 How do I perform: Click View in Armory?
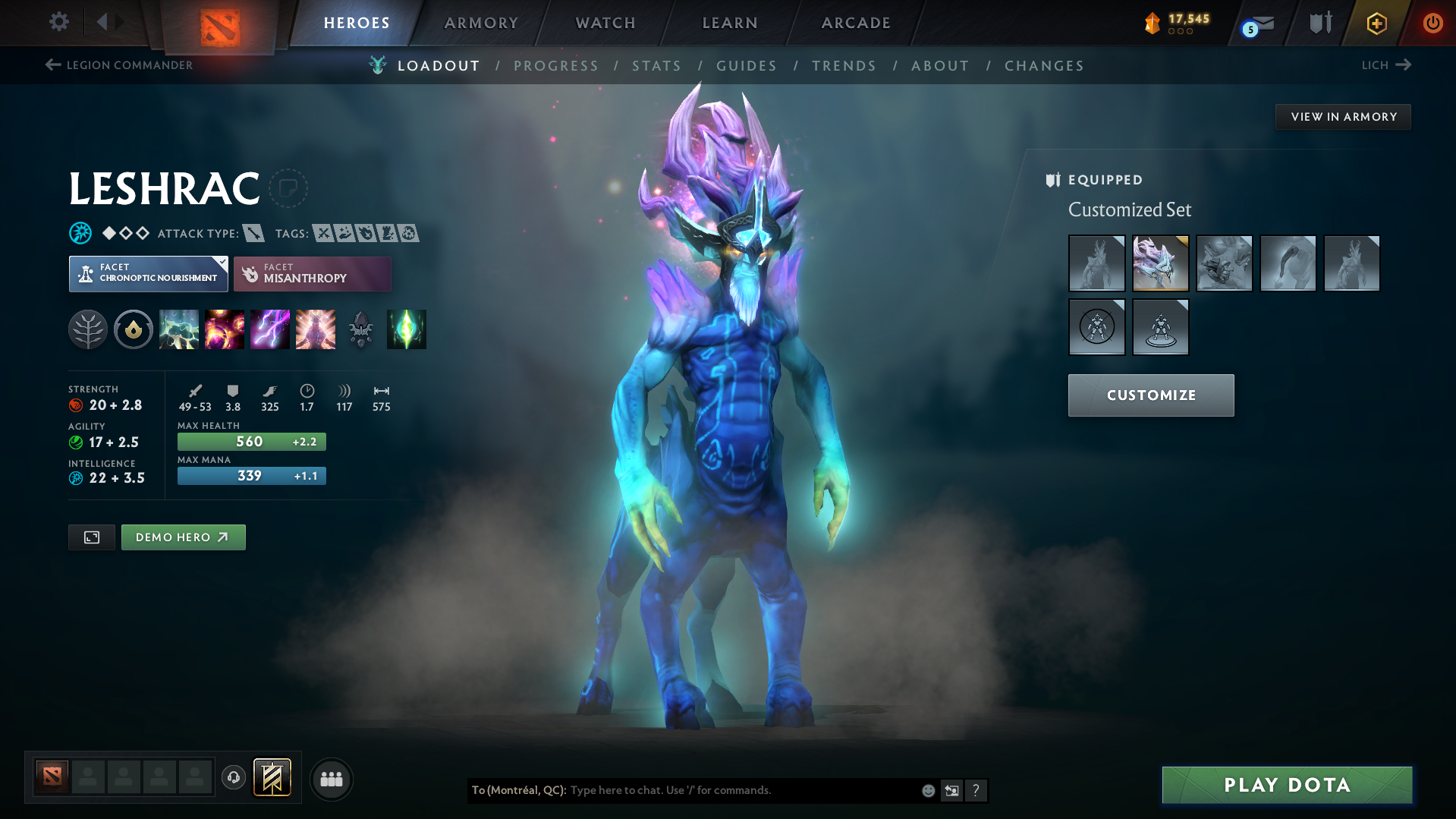1343,116
